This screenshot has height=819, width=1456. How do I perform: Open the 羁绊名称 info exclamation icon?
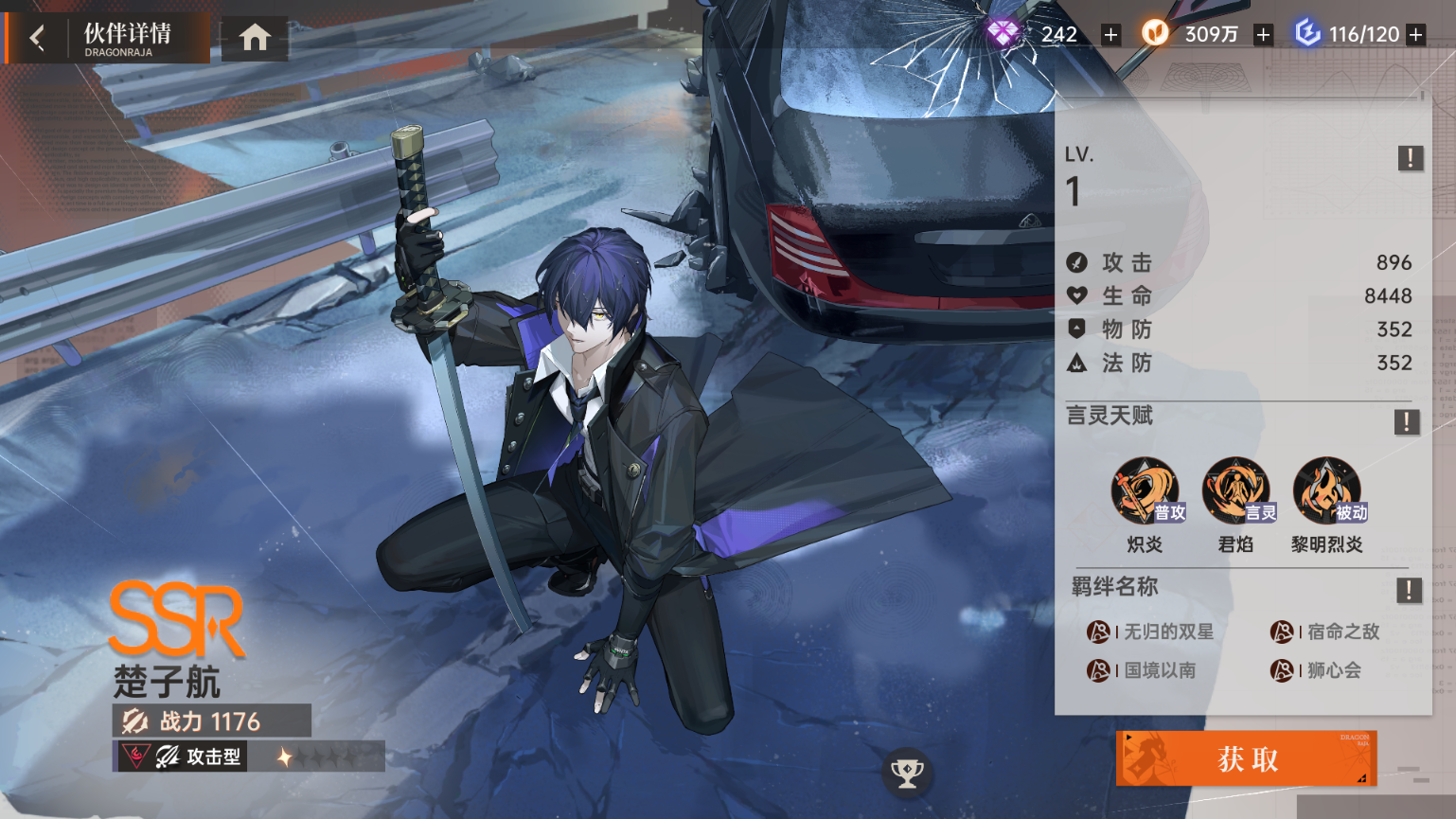pyautogui.click(x=1409, y=591)
